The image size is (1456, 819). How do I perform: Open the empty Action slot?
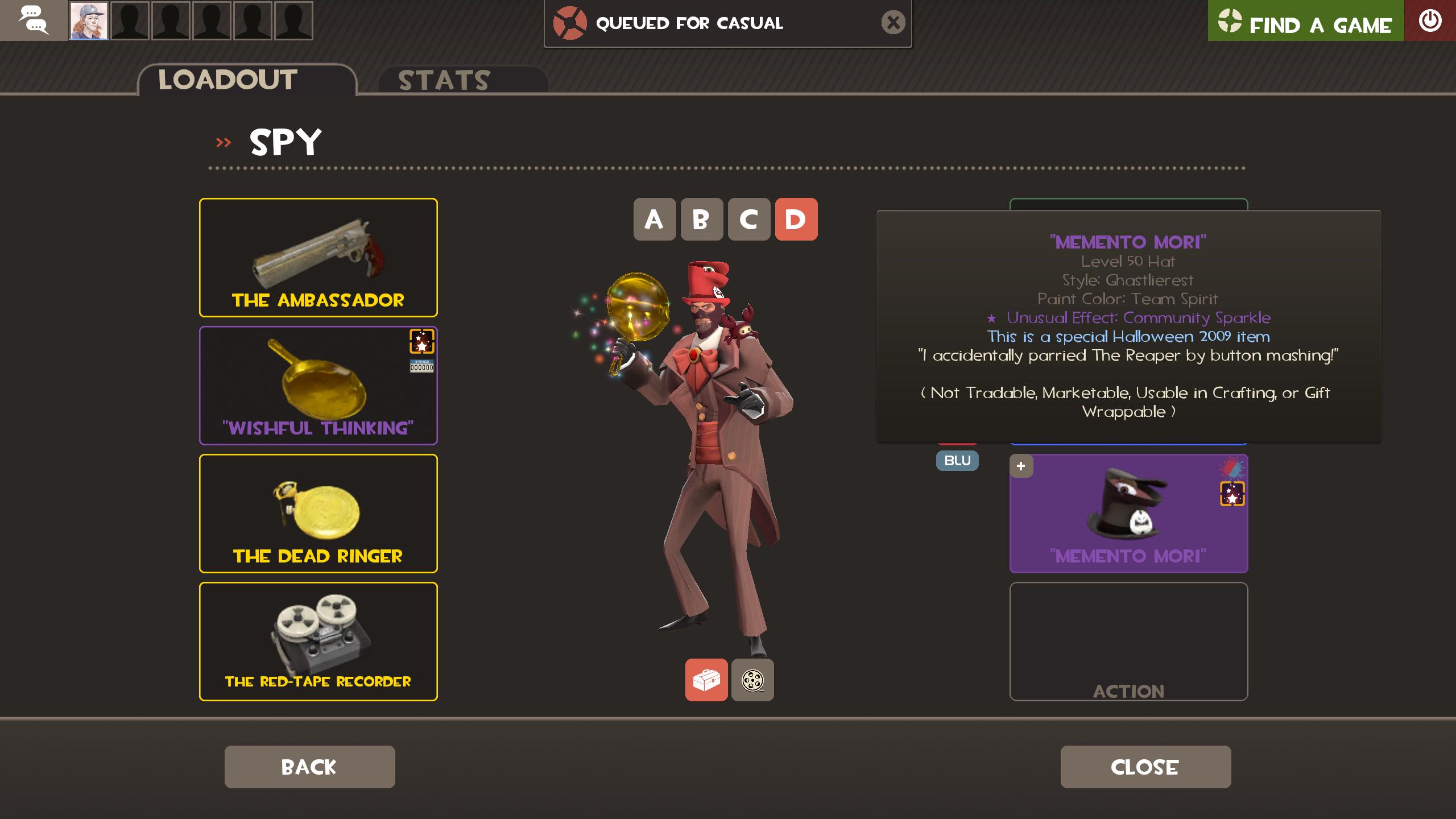coord(1128,642)
